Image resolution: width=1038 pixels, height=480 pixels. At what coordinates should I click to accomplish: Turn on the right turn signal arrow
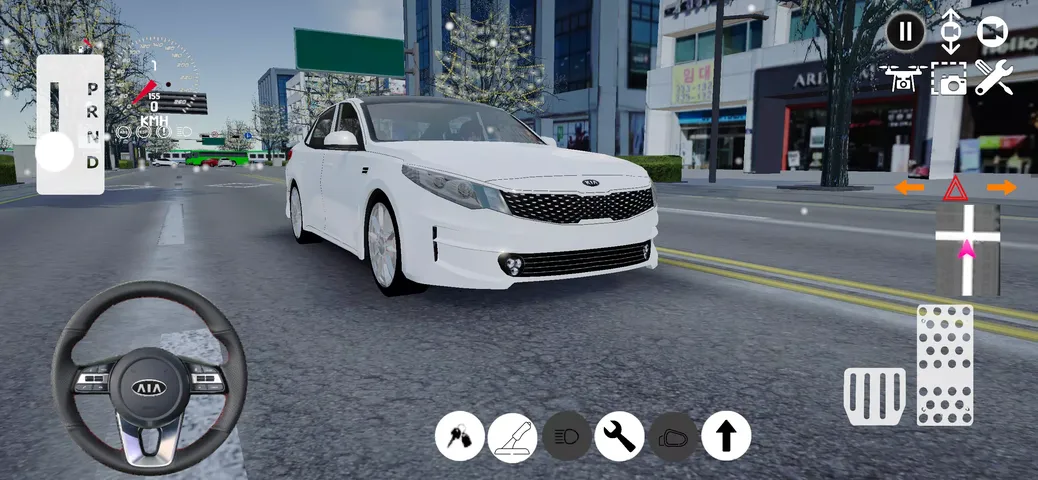click(x=1001, y=187)
